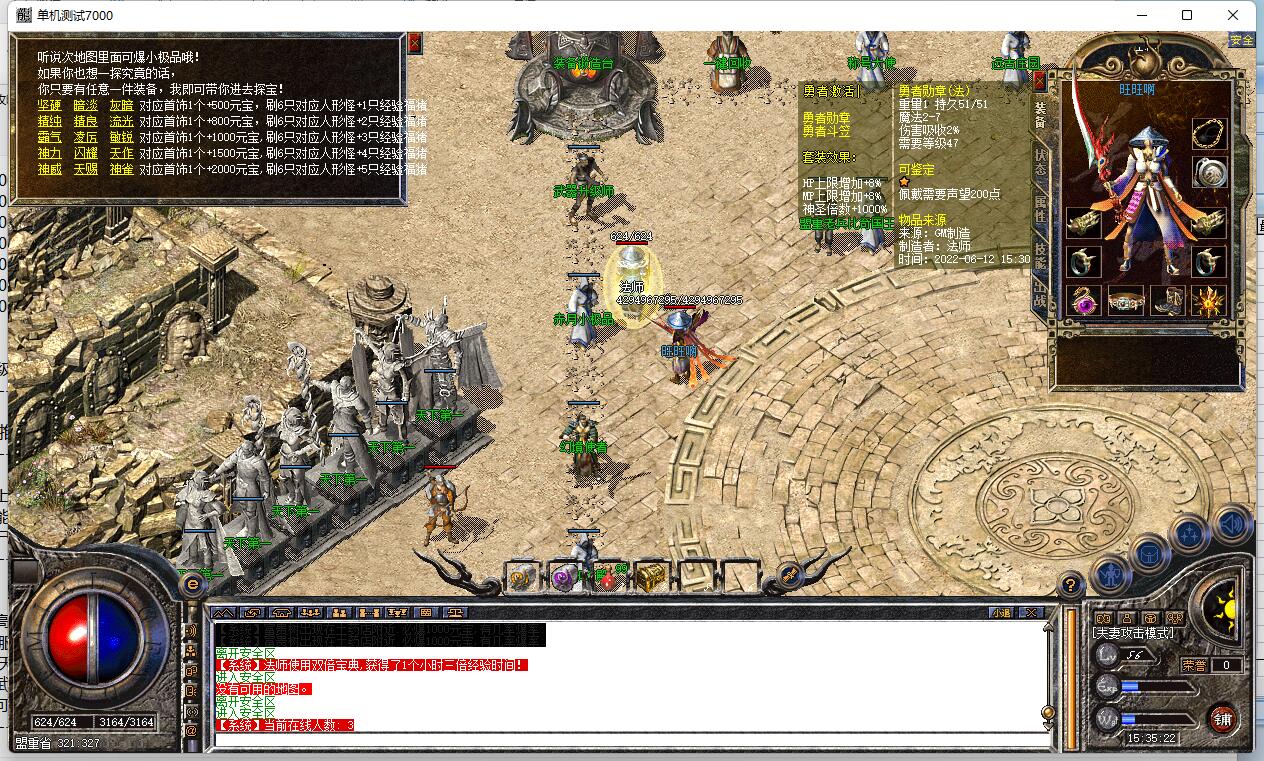Select the 神威 option in the dialogue
This screenshot has height=761, width=1264.
point(50,169)
